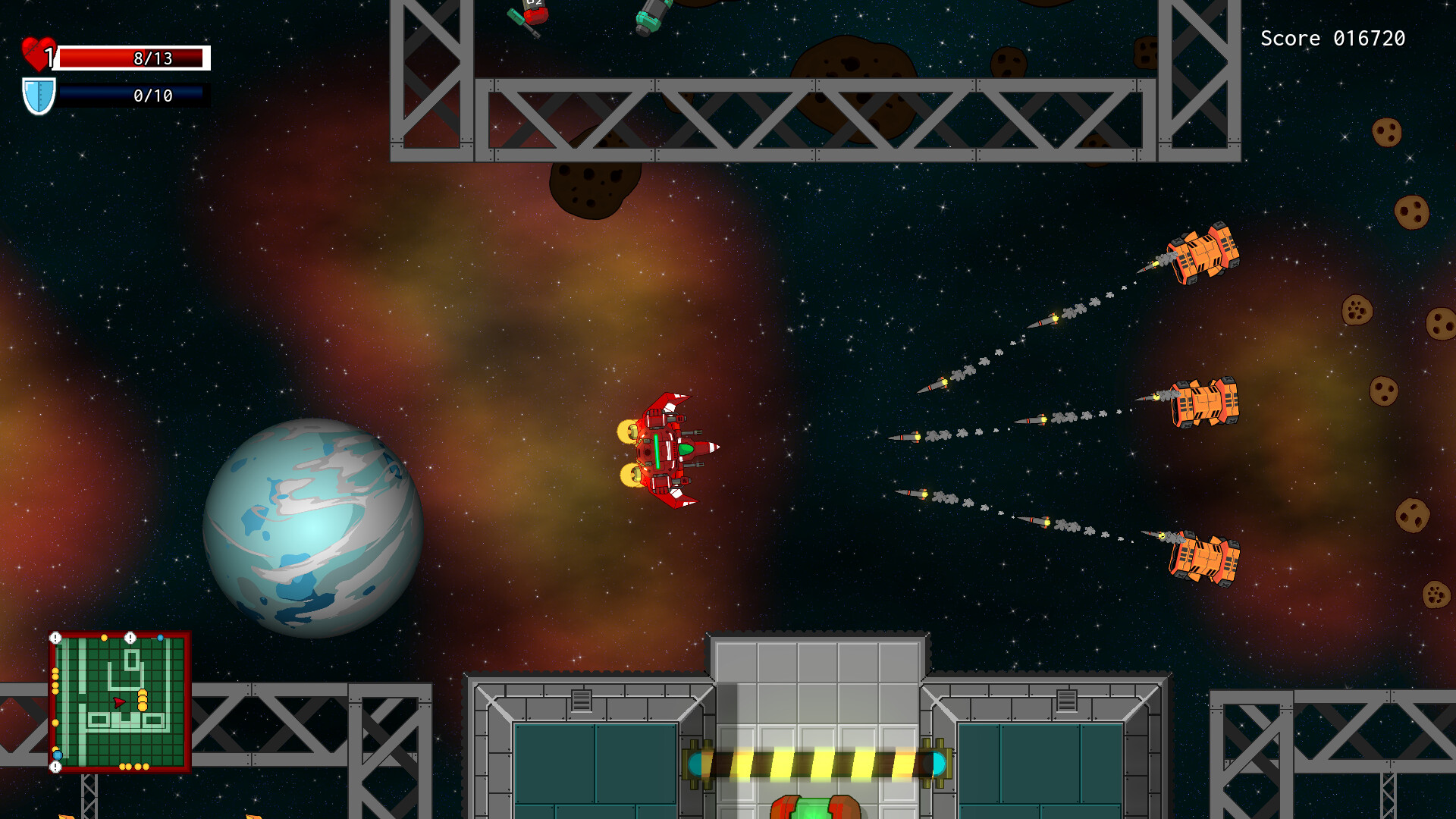Click the blue shield icon
1456x819 pixels.
pos(38,96)
